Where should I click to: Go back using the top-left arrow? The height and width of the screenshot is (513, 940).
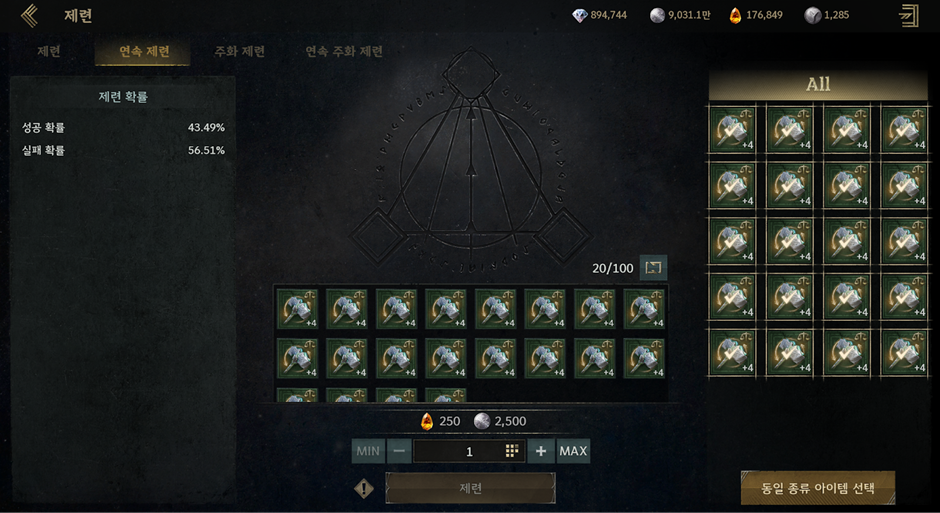pyautogui.click(x=29, y=15)
